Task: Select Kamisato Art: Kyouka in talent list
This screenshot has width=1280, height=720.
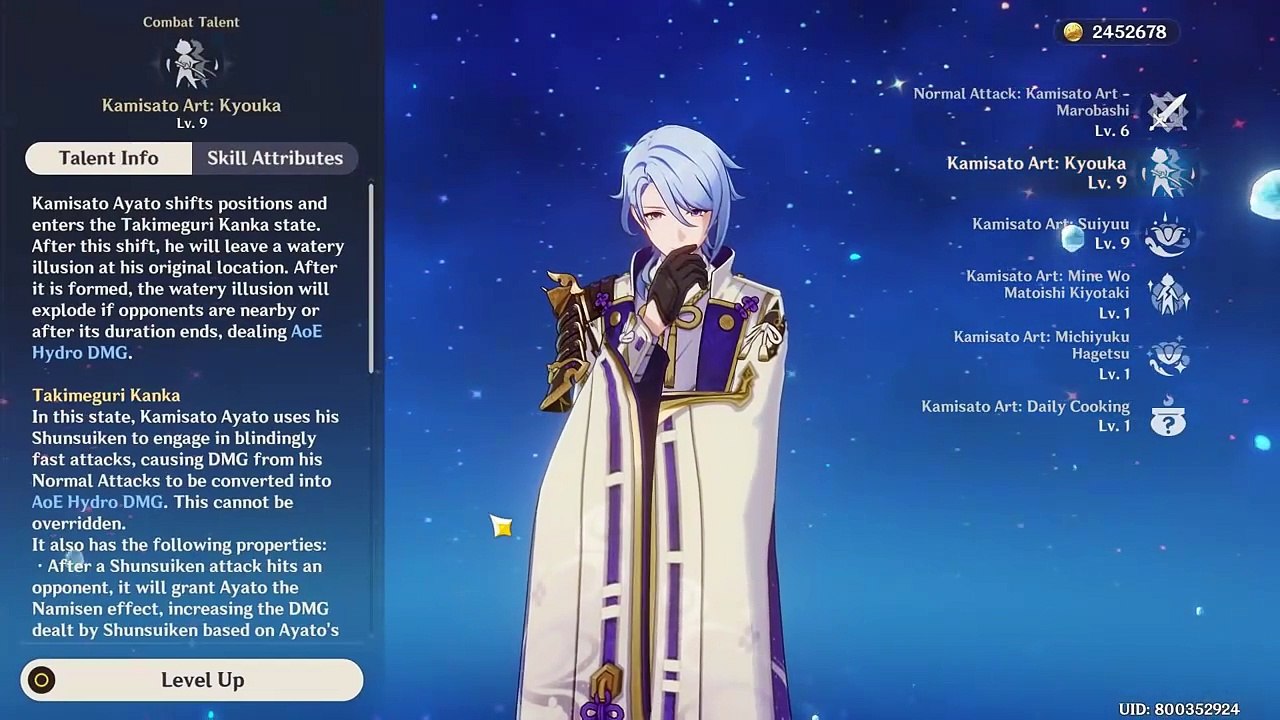Action: (x=1167, y=172)
